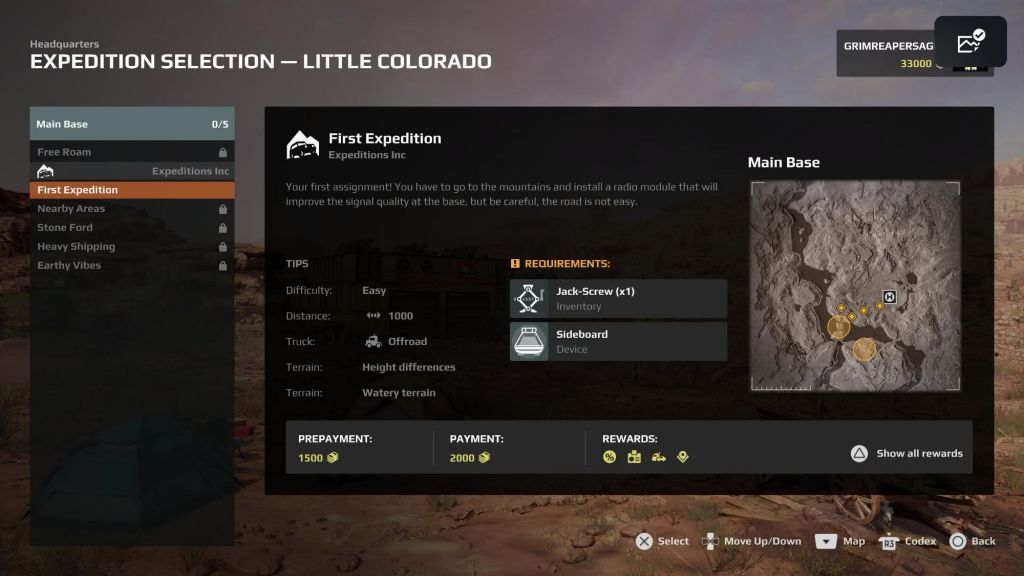This screenshot has height=576, width=1024.
Task: Choose the Heavy Shipping expedition
Action: [132, 247]
